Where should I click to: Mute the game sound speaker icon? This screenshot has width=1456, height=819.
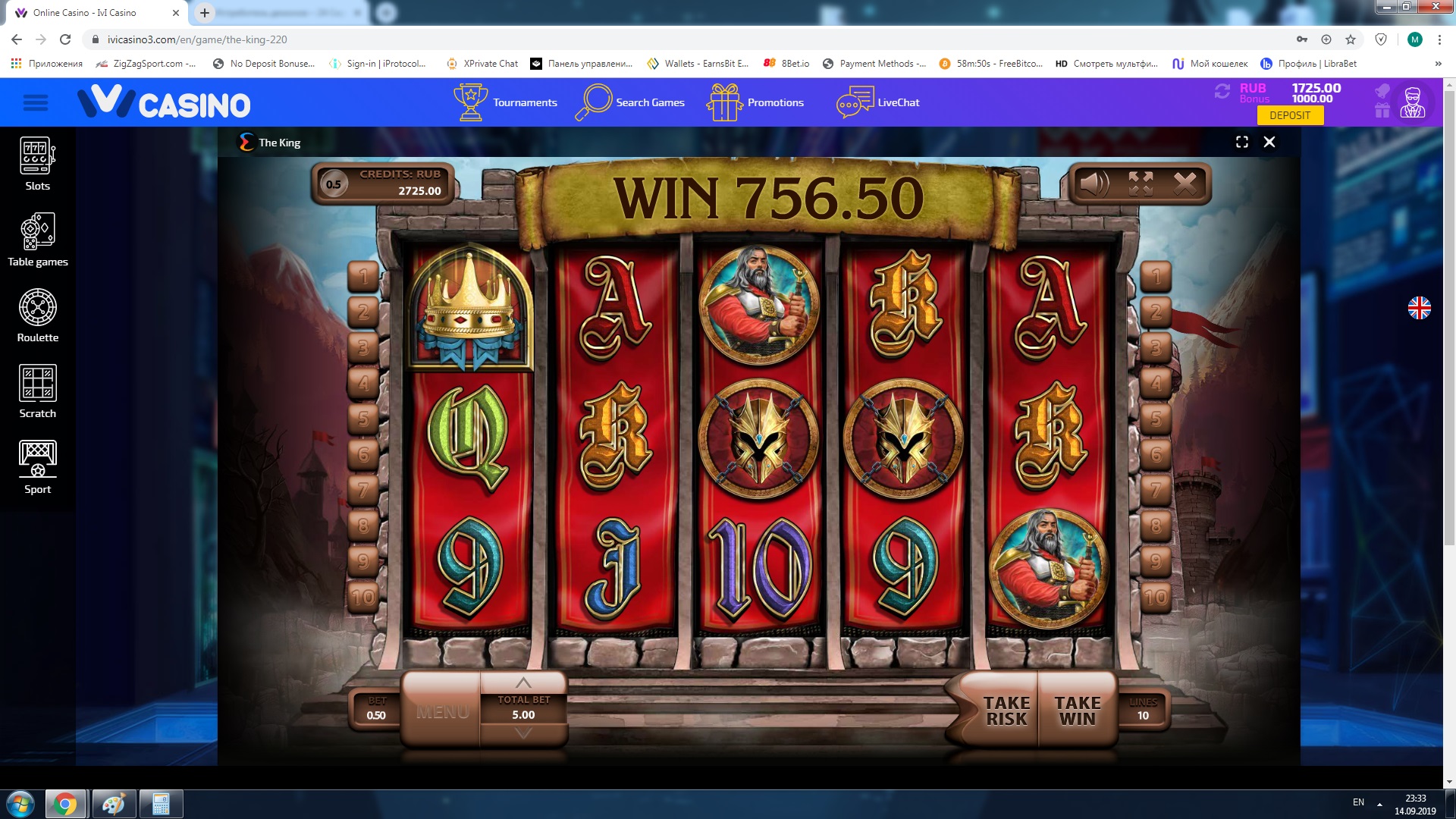coord(1094,184)
